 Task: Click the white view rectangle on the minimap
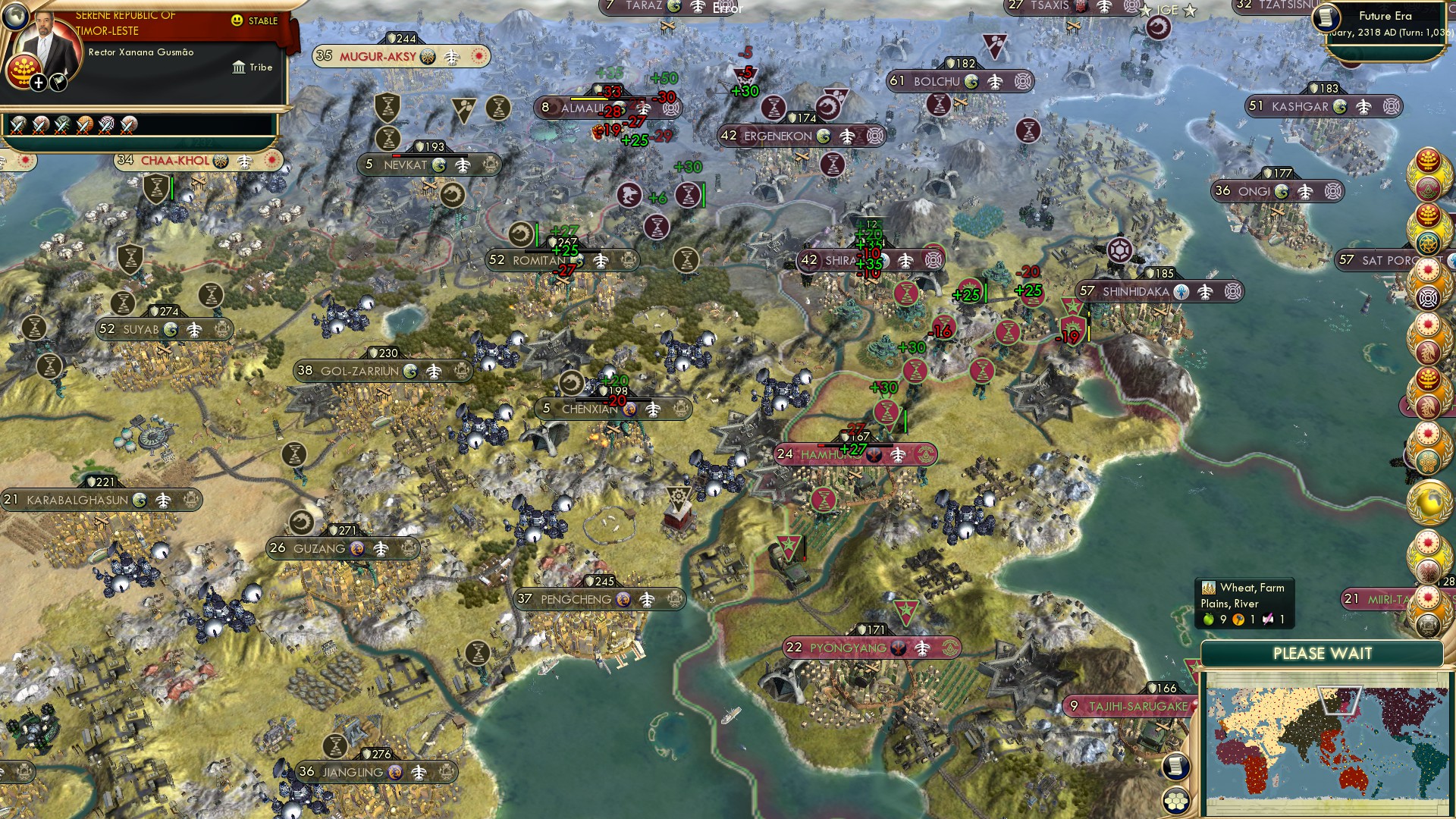(1340, 699)
